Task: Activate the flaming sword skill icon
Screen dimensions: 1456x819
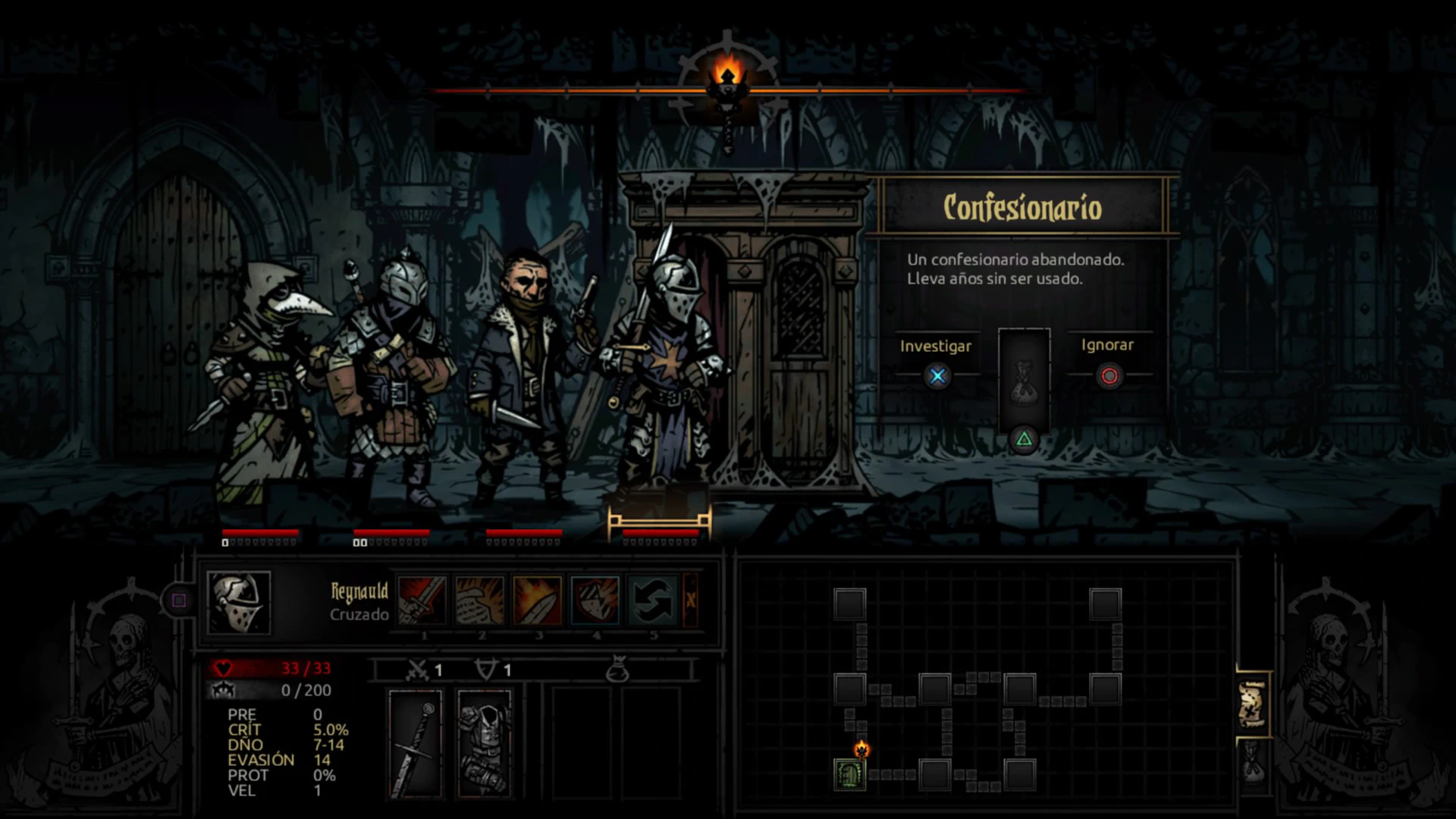Action: pos(538,600)
